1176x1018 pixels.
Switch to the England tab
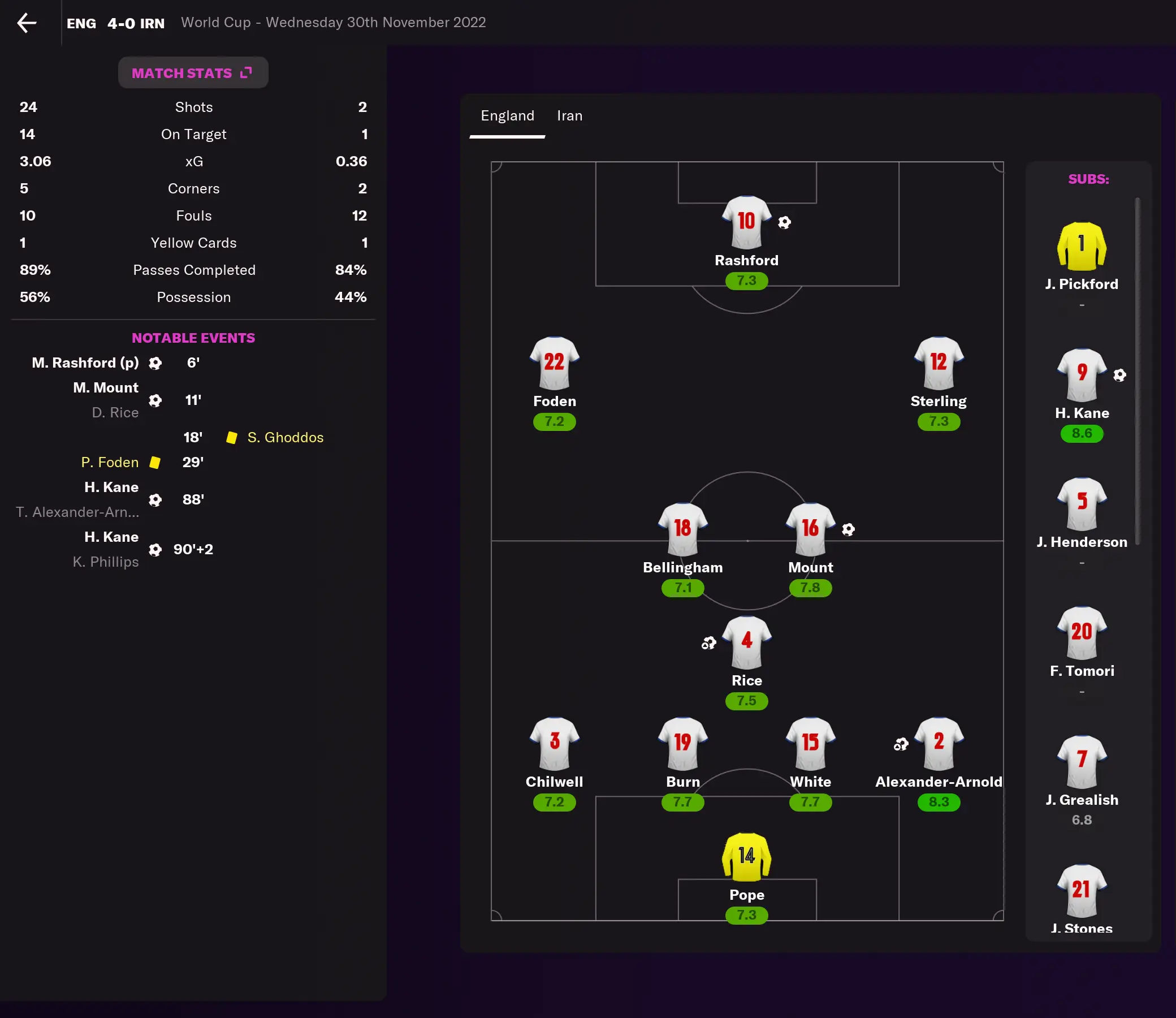507,115
